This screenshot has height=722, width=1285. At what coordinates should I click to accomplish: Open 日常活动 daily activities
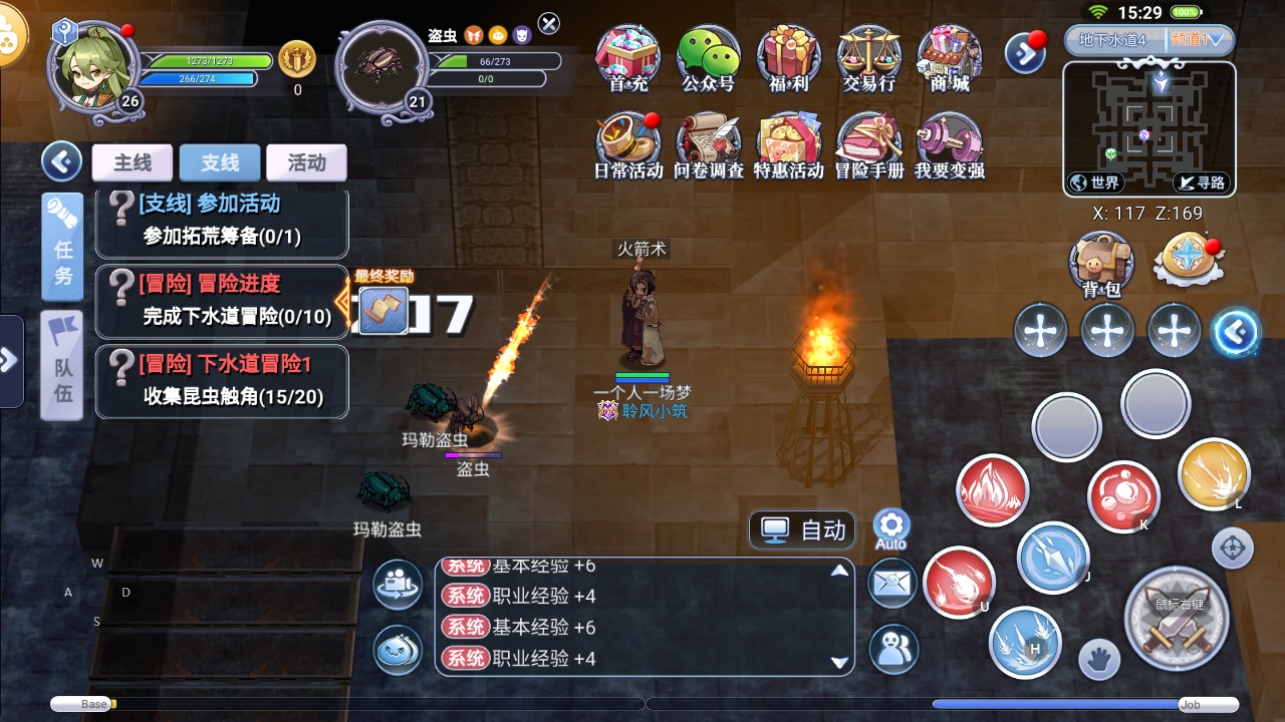(628, 143)
